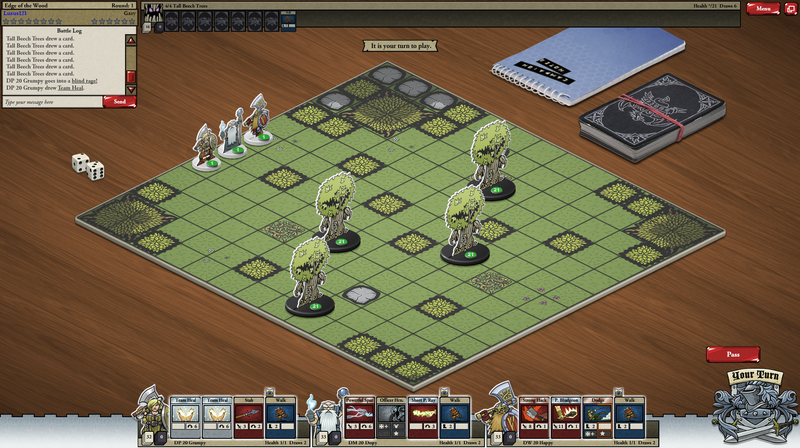Select the Short P. Ray card
This screenshot has height=448, width=800.
[422, 414]
